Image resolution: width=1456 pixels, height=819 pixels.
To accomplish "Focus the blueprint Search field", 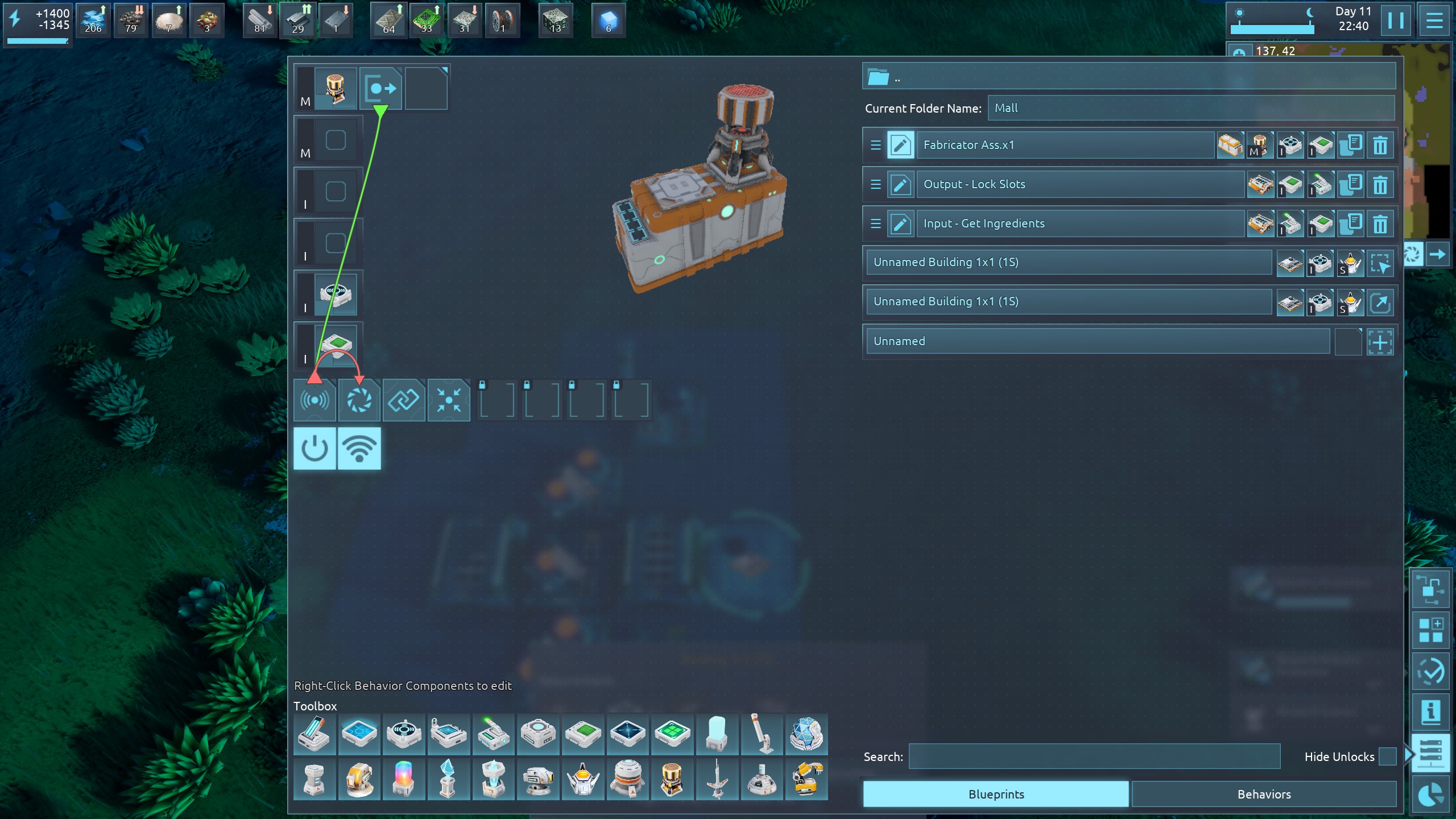I will click(1094, 756).
